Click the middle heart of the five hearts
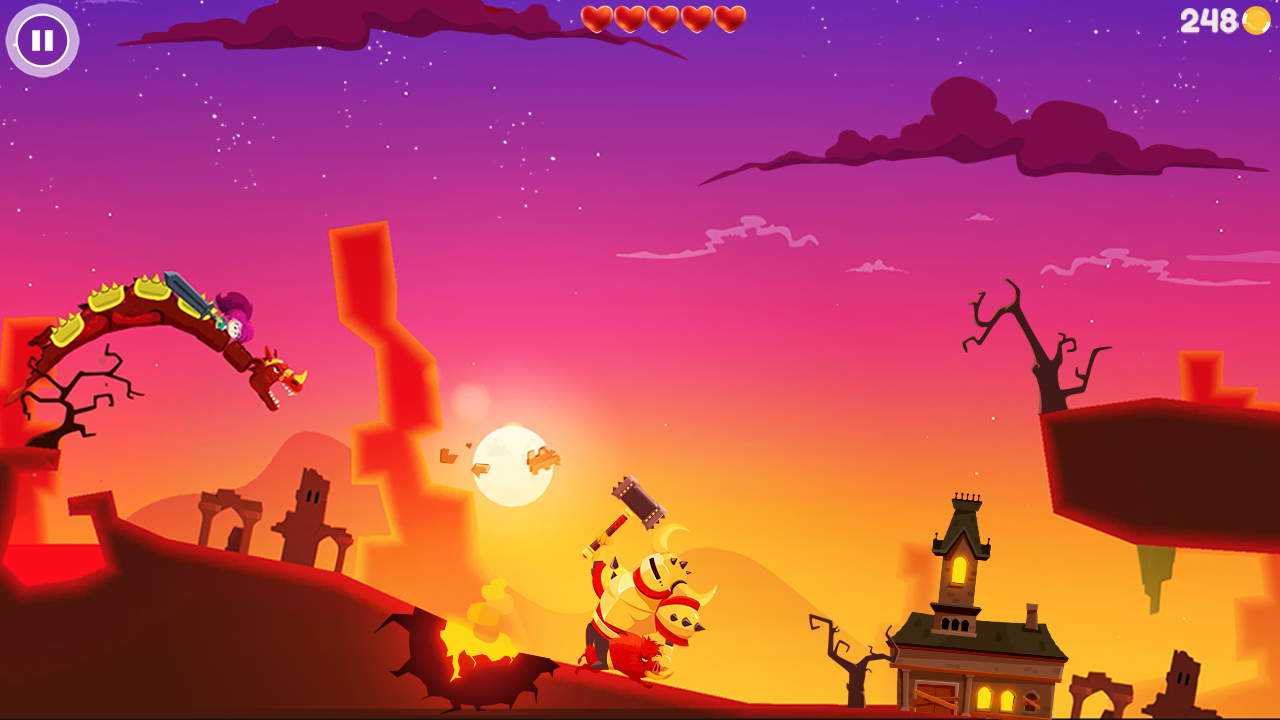This screenshot has height=720, width=1280. click(665, 18)
